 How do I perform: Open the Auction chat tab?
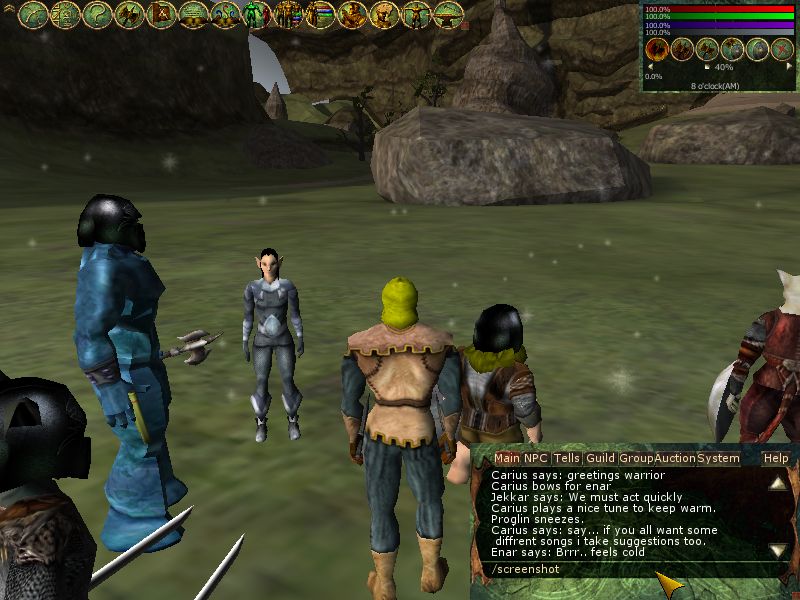pos(675,458)
